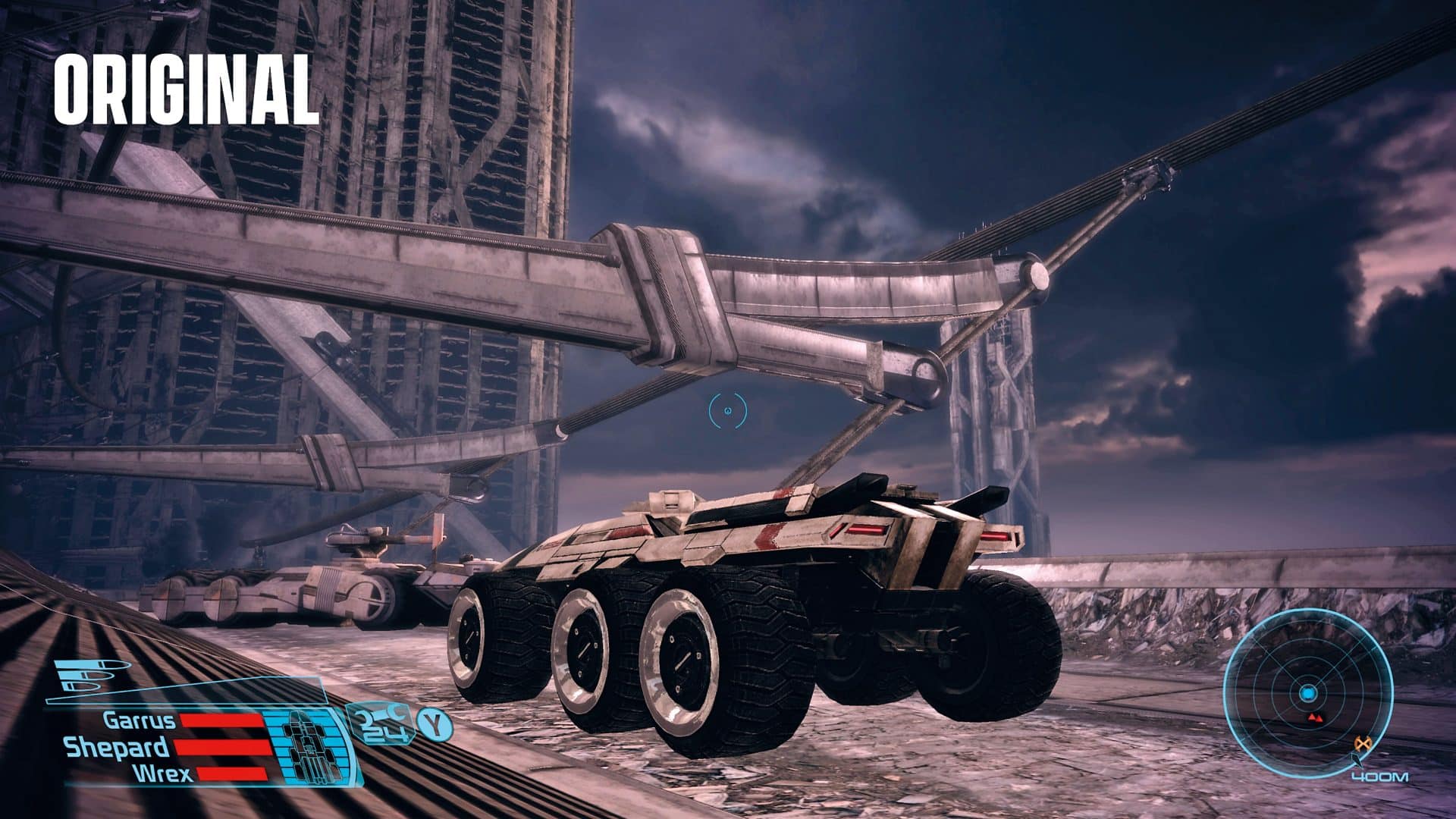The image size is (1456, 819).
Task: Select Garrus from the squad list
Action: click(138, 720)
